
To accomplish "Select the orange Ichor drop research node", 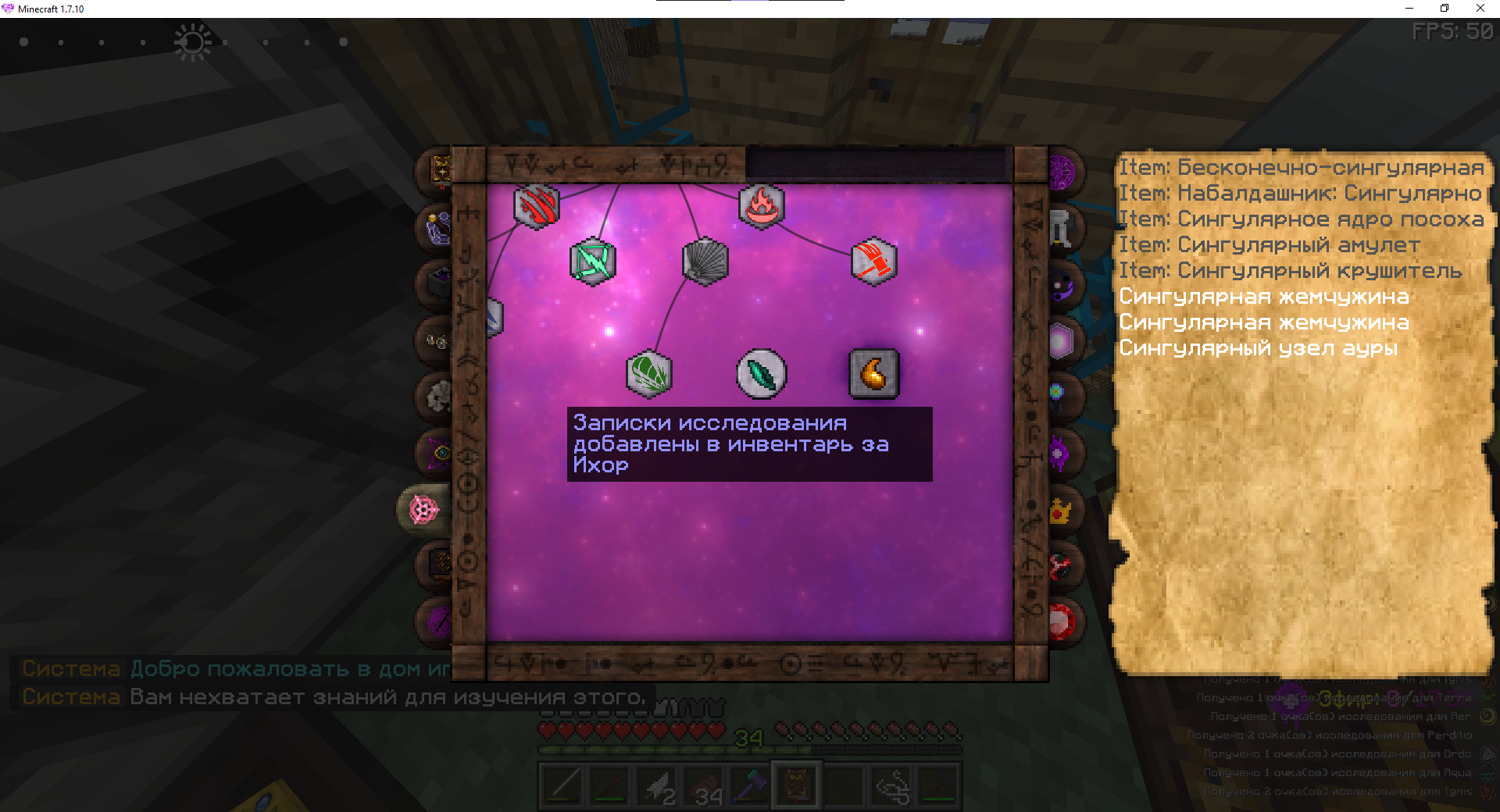I will coord(873,374).
